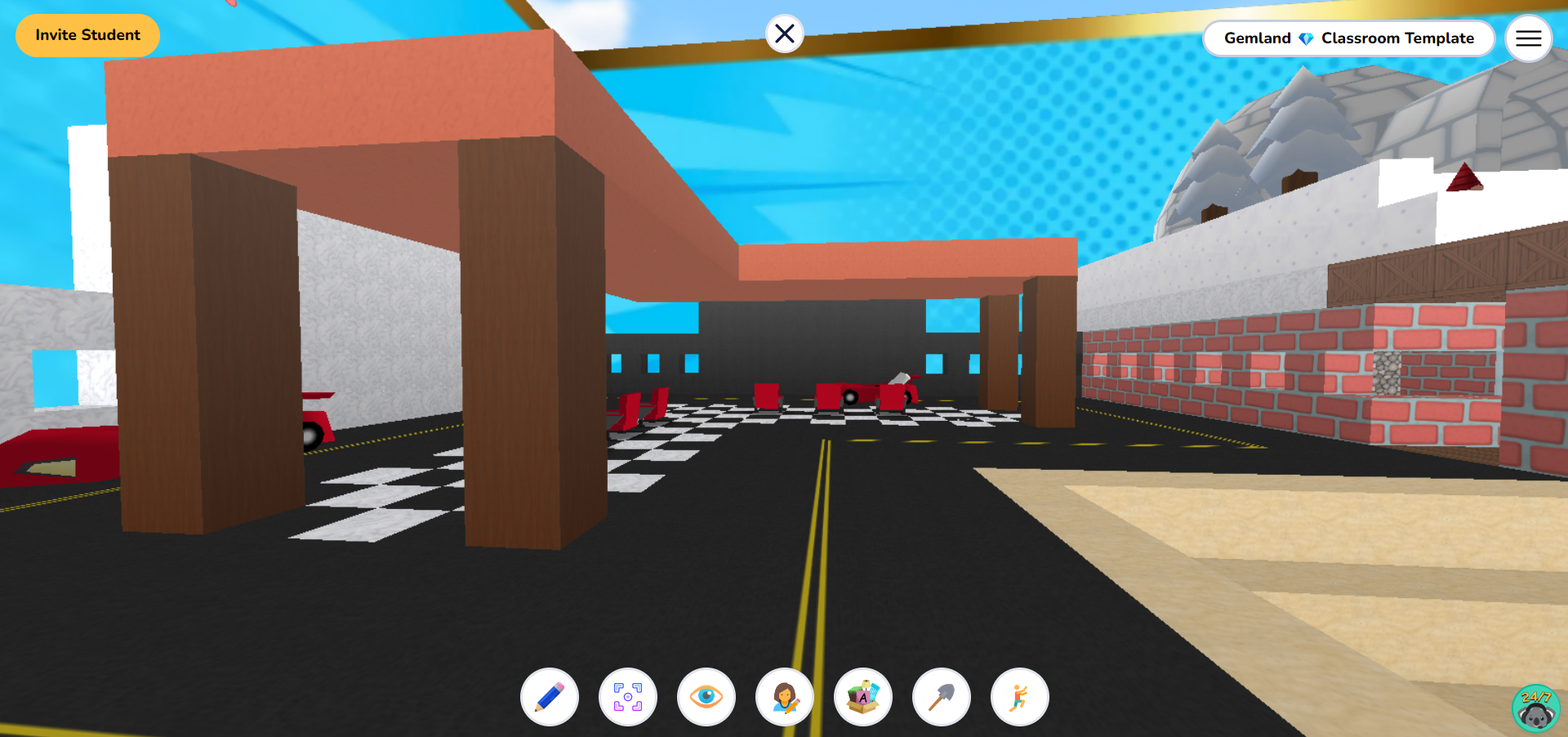The image size is (1568, 737).
Task: Open the Gemland Classroom Template dropdown
Action: (x=1348, y=38)
